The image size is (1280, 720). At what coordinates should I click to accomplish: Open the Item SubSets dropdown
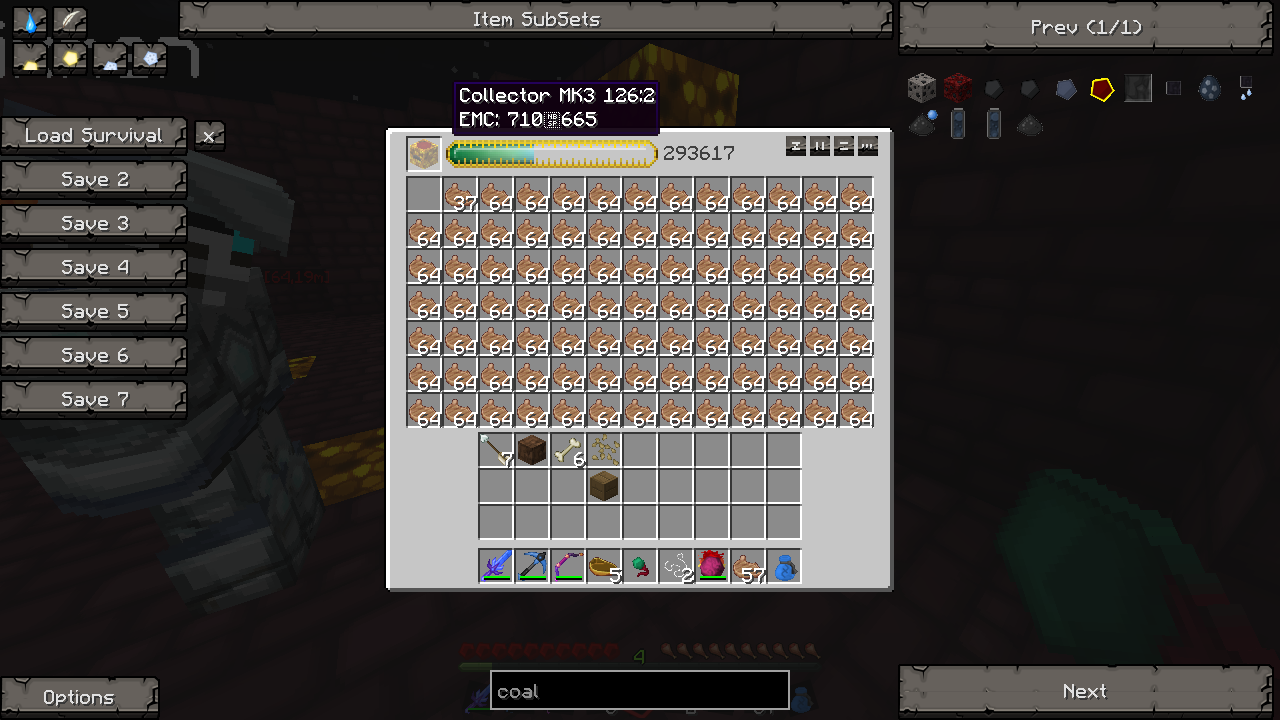(x=535, y=19)
